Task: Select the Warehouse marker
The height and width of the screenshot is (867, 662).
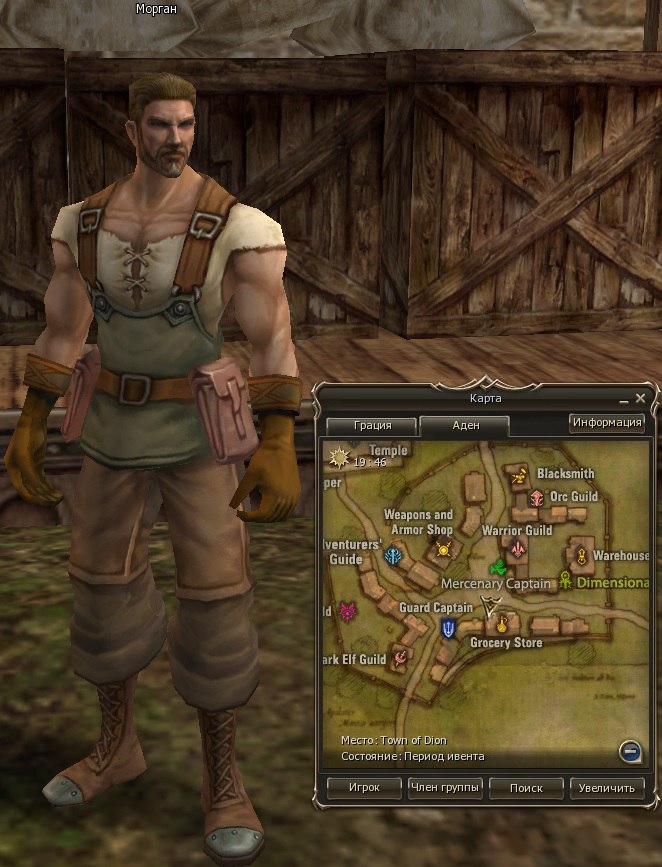Action: [580, 555]
